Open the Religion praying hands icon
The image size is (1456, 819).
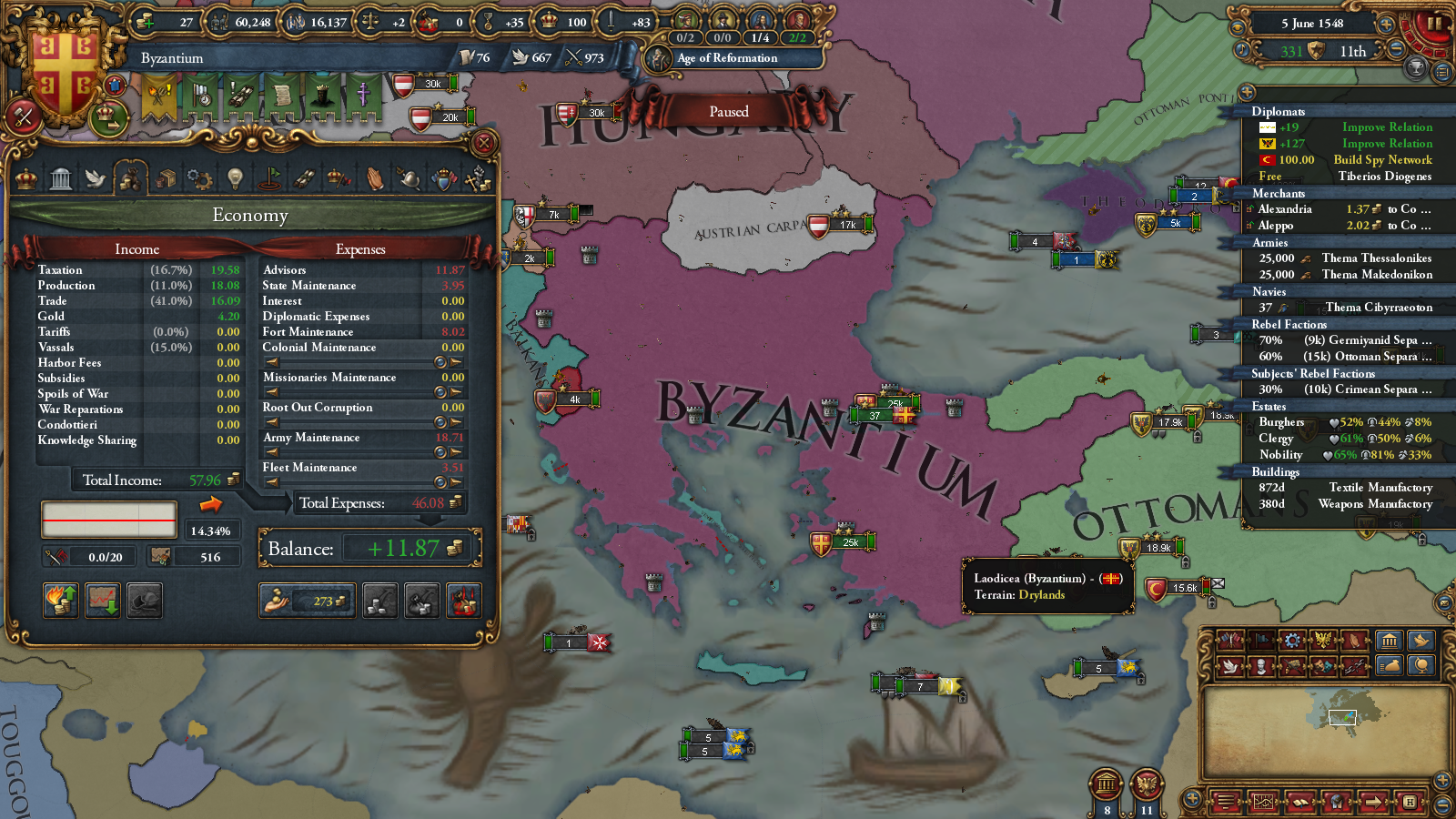[373, 177]
